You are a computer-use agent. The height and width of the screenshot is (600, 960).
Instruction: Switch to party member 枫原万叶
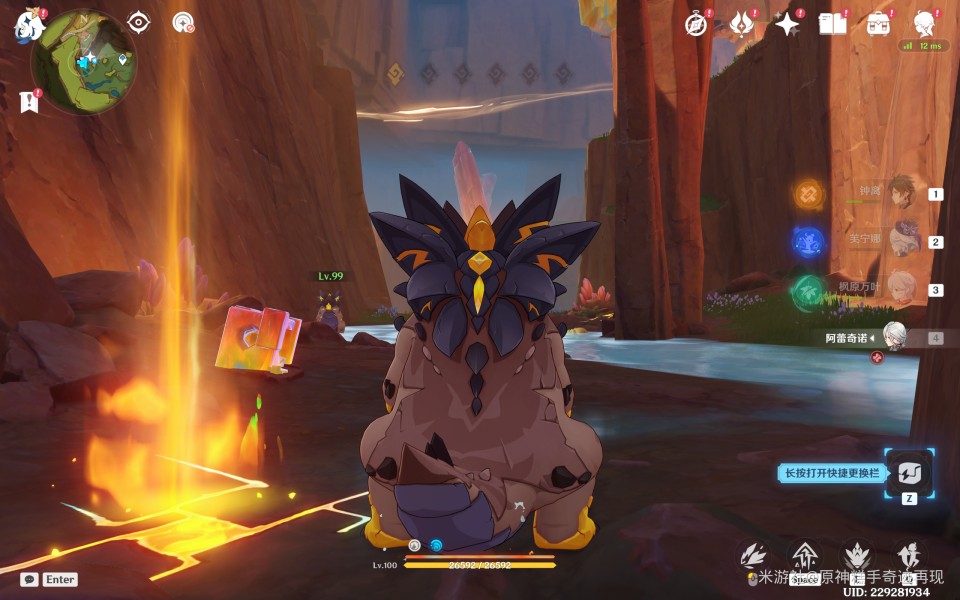pos(902,289)
